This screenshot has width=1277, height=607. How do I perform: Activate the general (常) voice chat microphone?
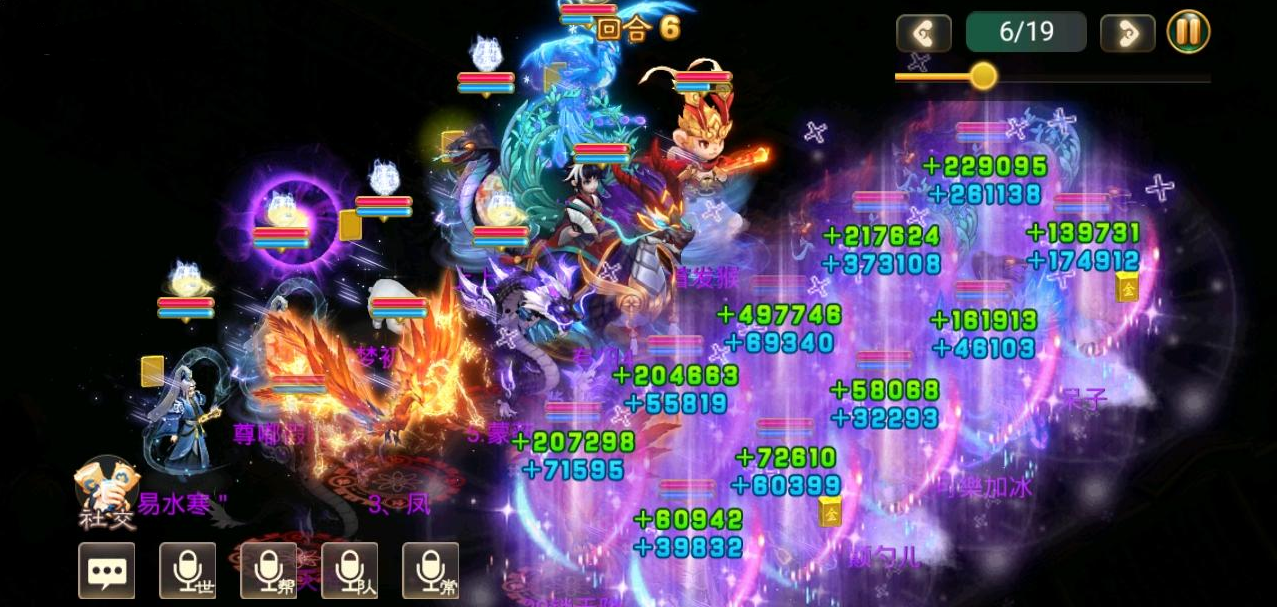(431, 570)
